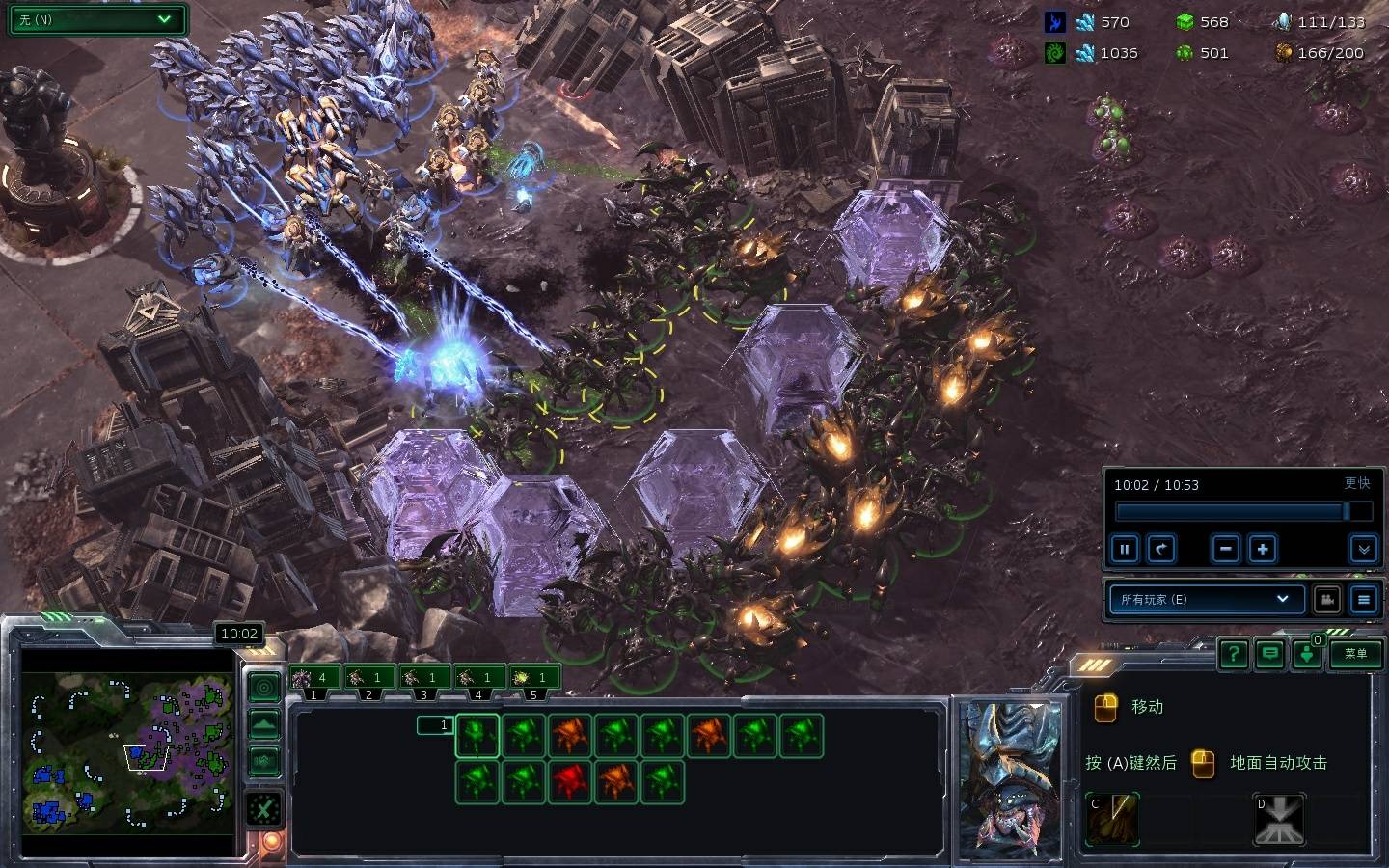The width and height of the screenshot is (1389, 868).
Task: Click the minimap ping signal button
Action: (264, 687)
